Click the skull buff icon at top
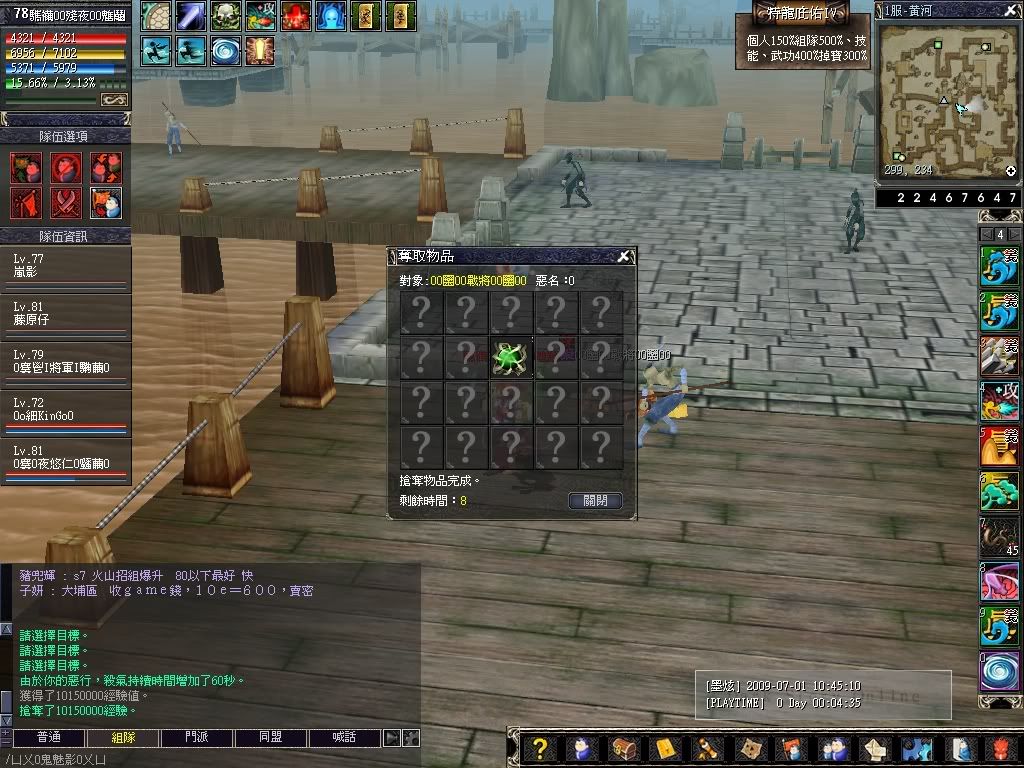This screenshot has height=768, width=1024. (x=227, y=16)
